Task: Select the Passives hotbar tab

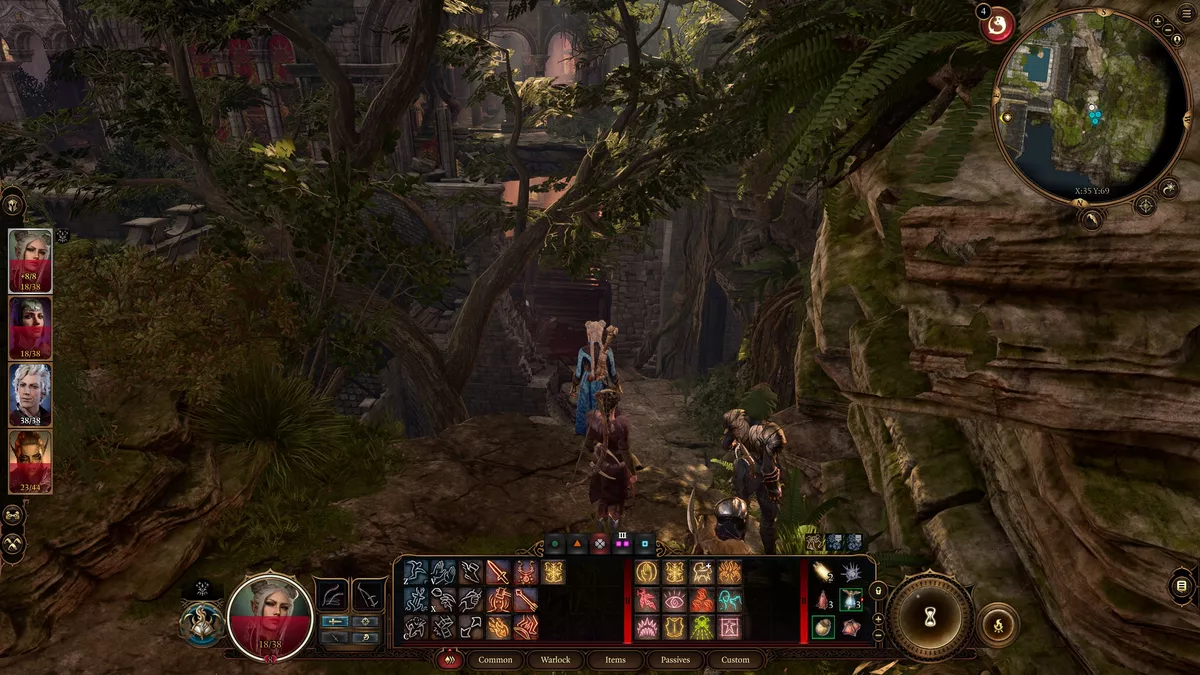Action: click(x=675, y=660)
